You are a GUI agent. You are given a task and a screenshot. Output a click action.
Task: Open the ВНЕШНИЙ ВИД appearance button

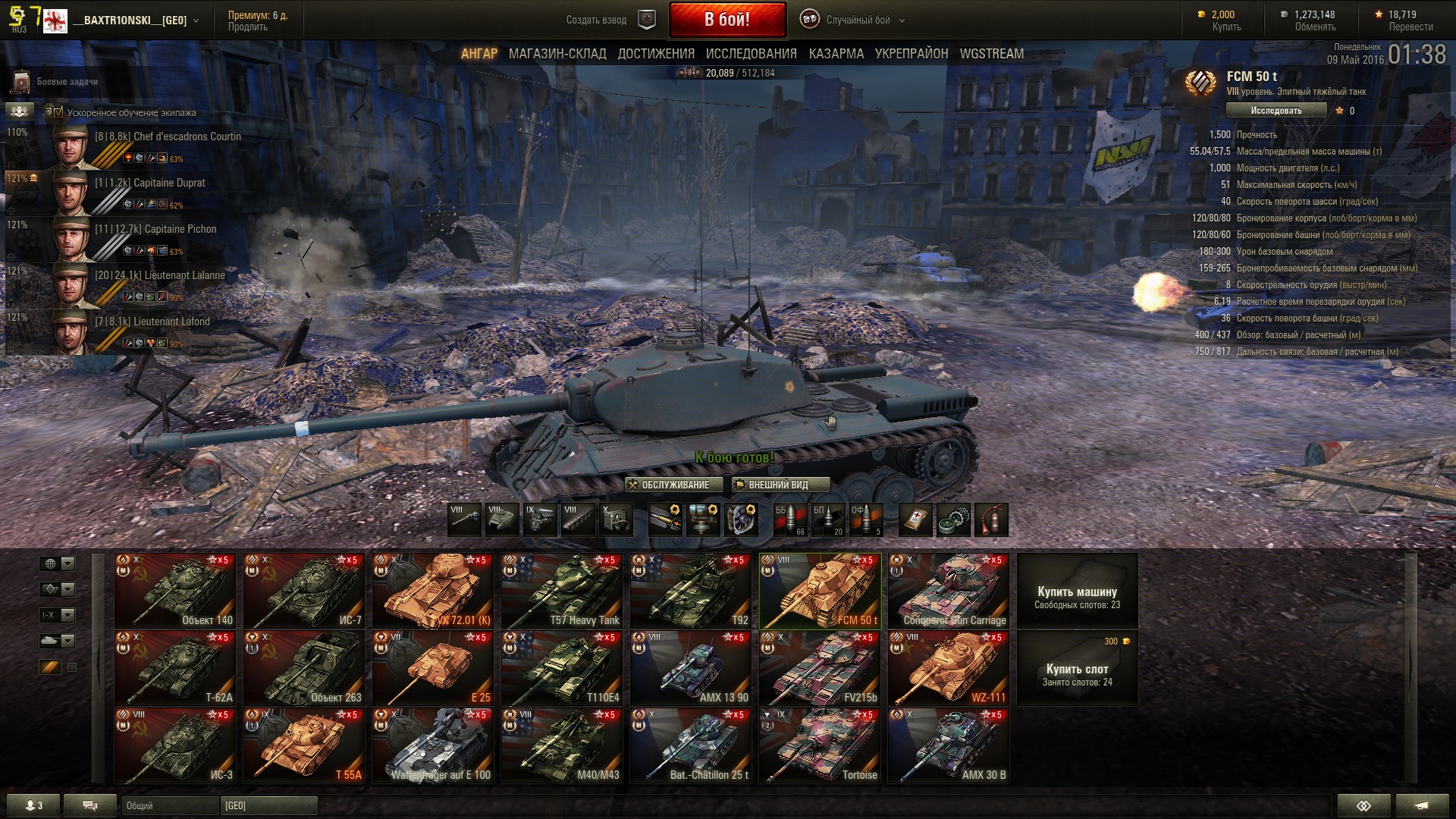[780, 485]
